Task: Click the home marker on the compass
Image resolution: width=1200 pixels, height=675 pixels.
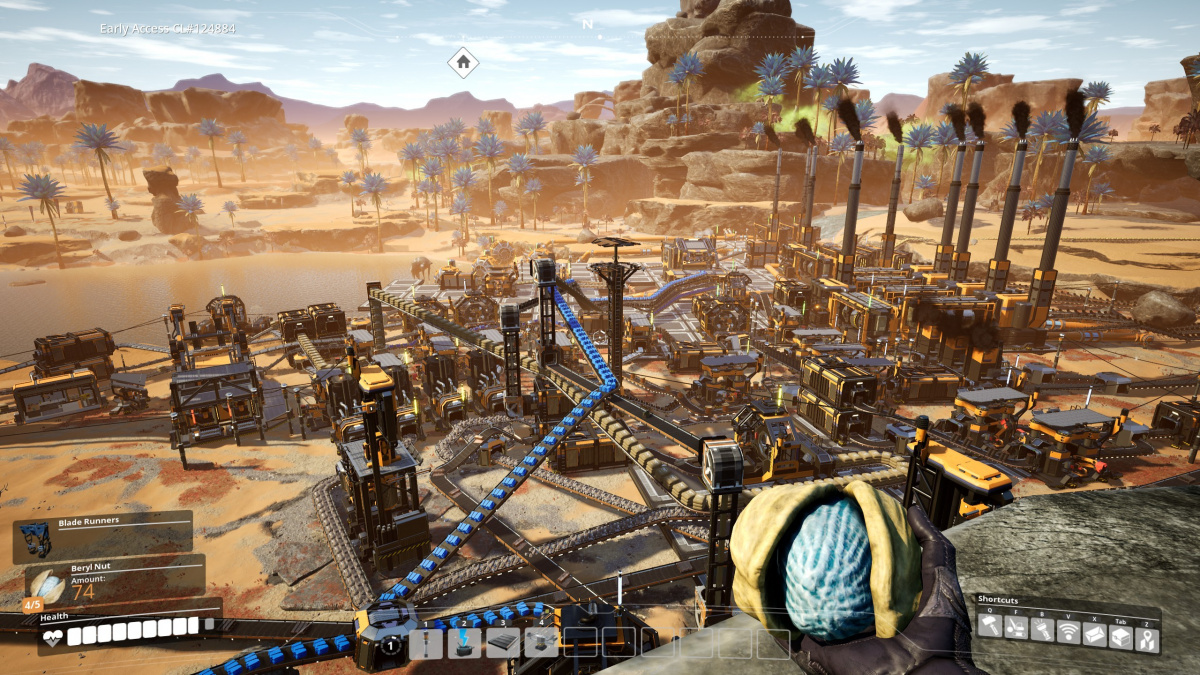Action: (x=463, y=62)
